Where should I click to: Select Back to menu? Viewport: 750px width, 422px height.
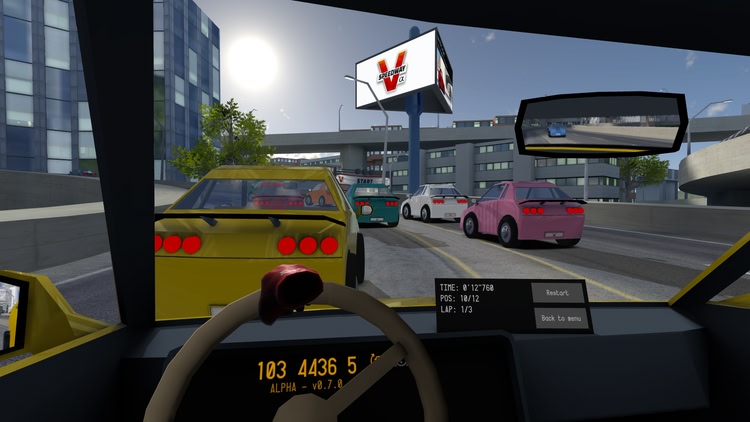(561, 318)
